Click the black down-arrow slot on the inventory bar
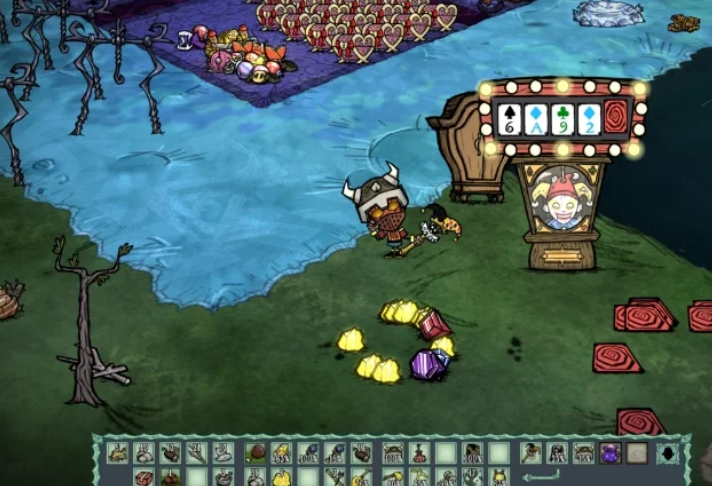The height and width of the screenshot is (486, 712). coord(666,453)
